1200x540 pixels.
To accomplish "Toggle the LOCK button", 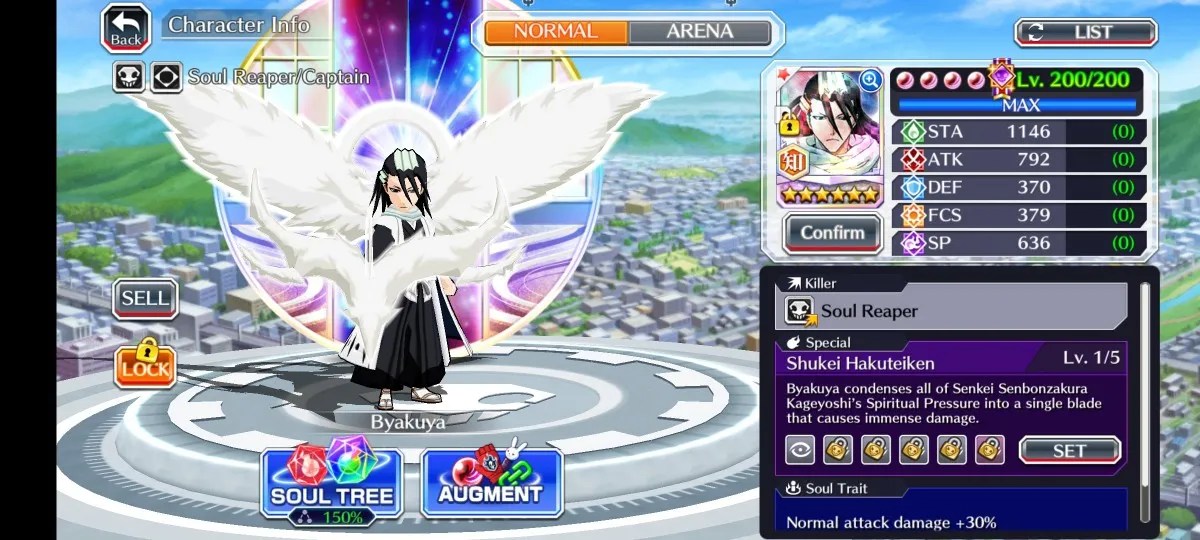I will tap(145, 365).
